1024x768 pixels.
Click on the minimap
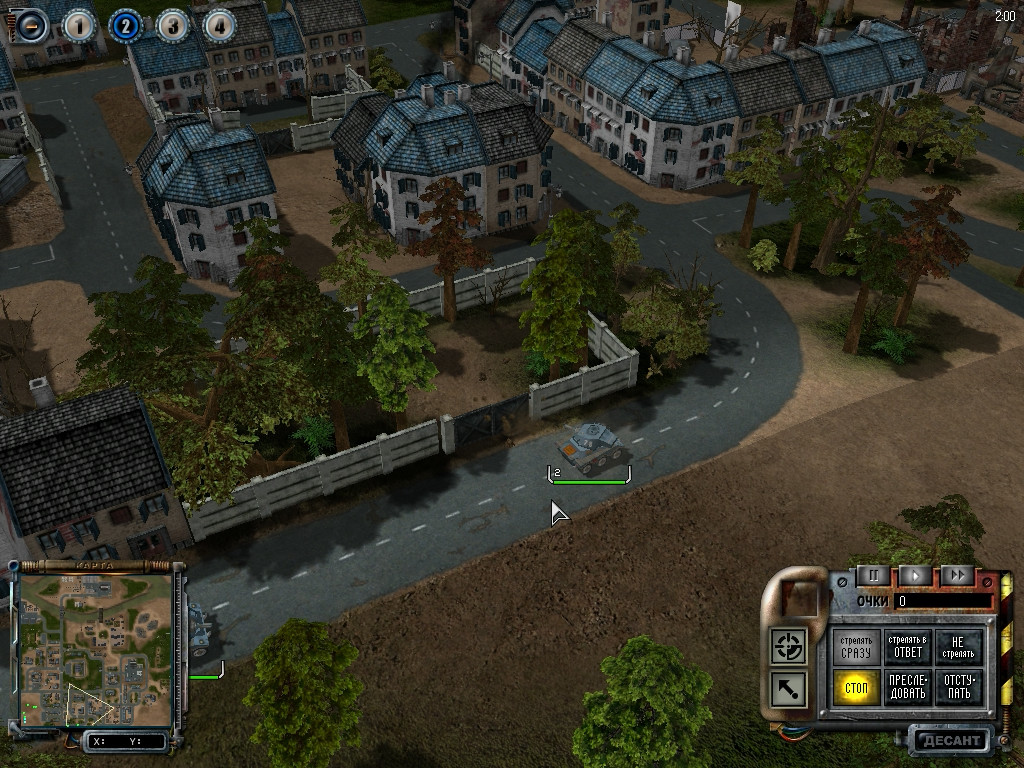click(x=95, y=650)
